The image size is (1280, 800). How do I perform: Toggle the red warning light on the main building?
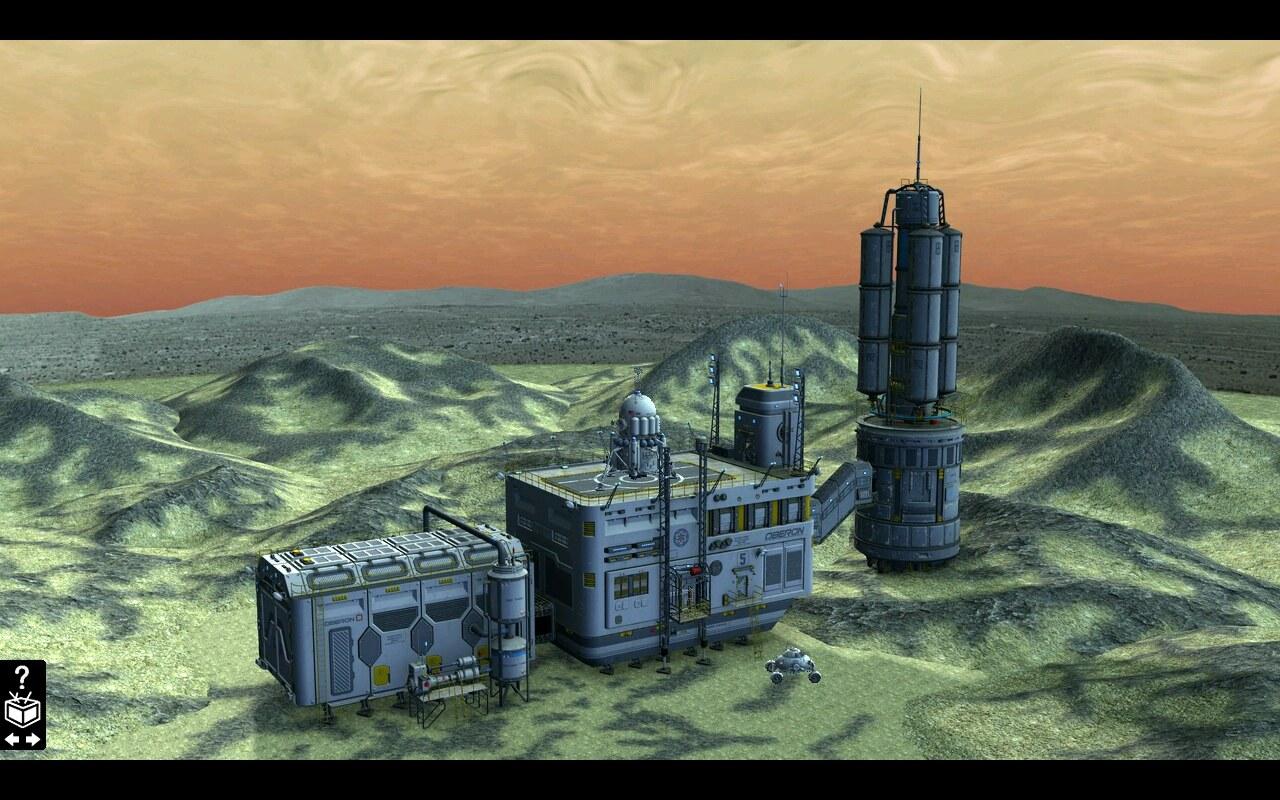click(695, 569)
